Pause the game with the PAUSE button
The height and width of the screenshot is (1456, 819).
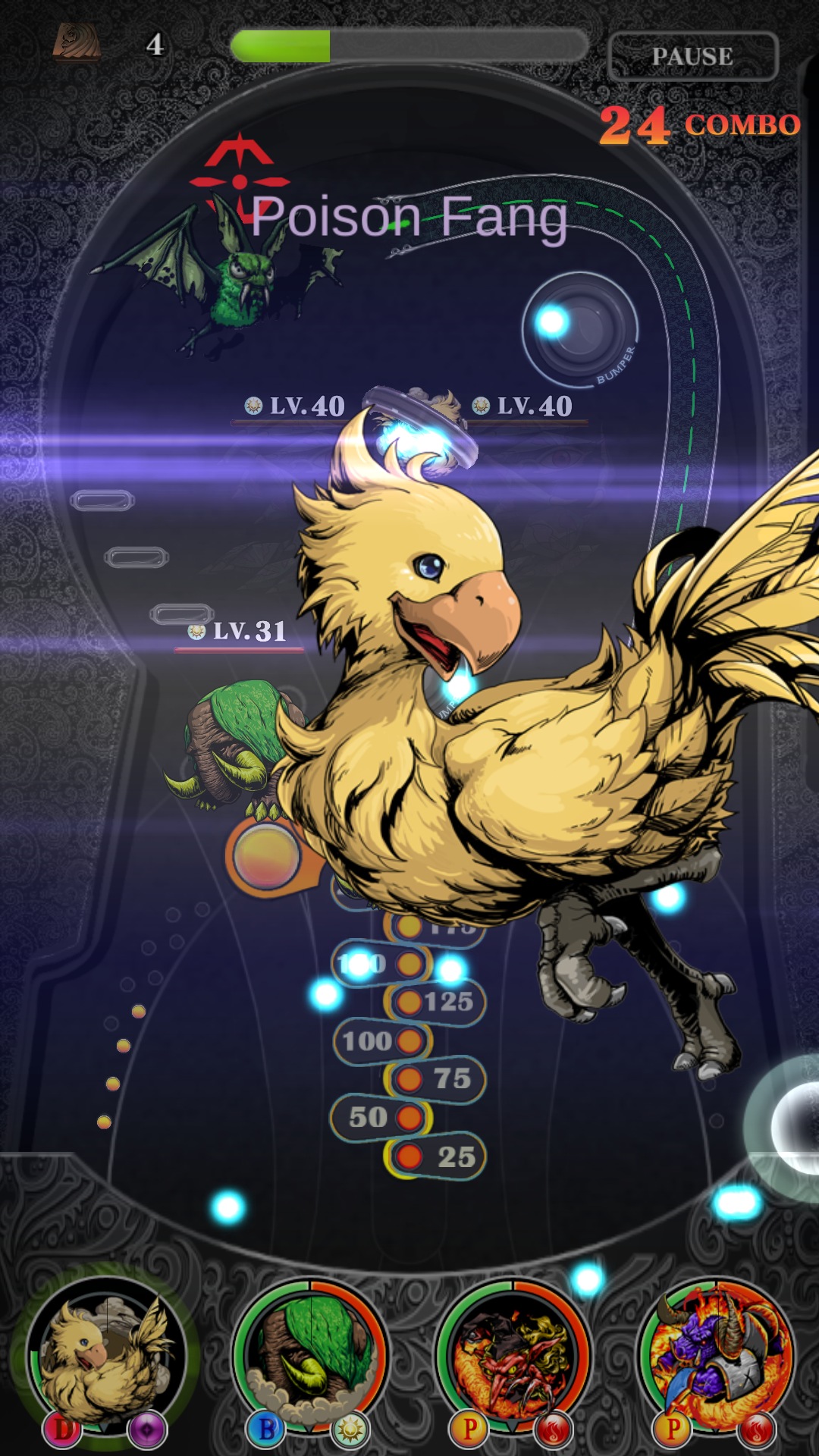(x=692, y=56)
